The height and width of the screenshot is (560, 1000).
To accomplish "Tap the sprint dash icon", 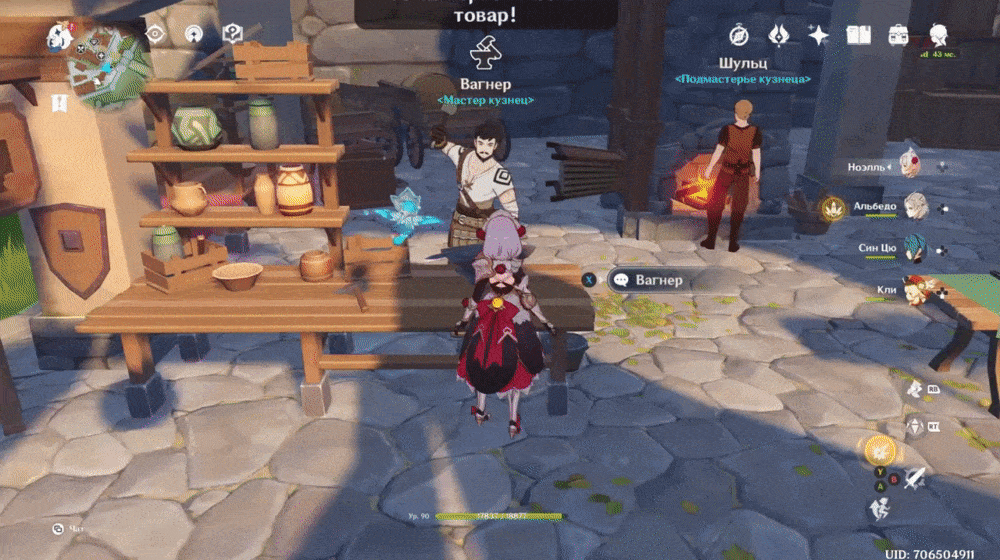I will pos(879,509).
